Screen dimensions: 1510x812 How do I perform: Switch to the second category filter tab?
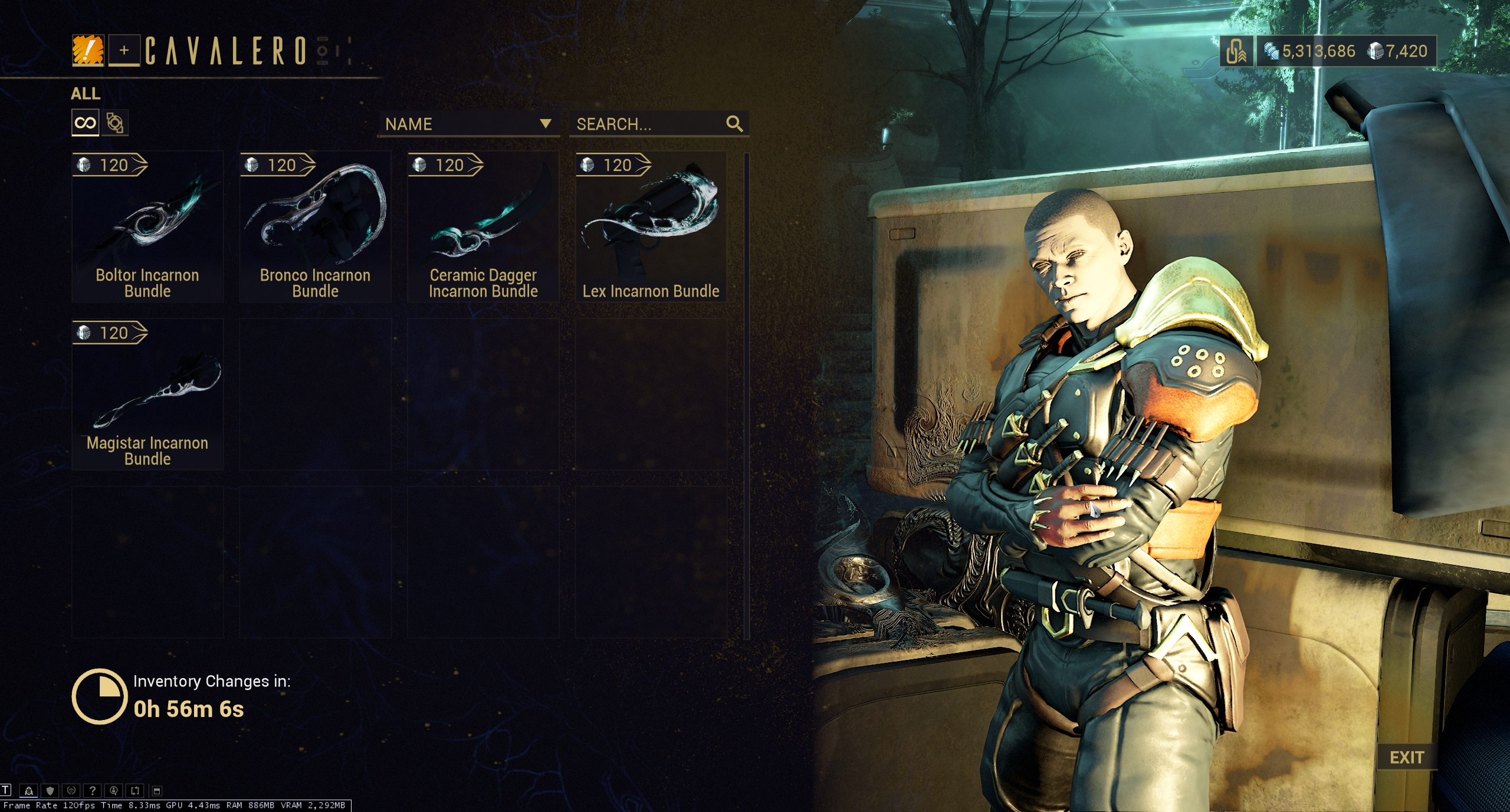coord(115,123)
